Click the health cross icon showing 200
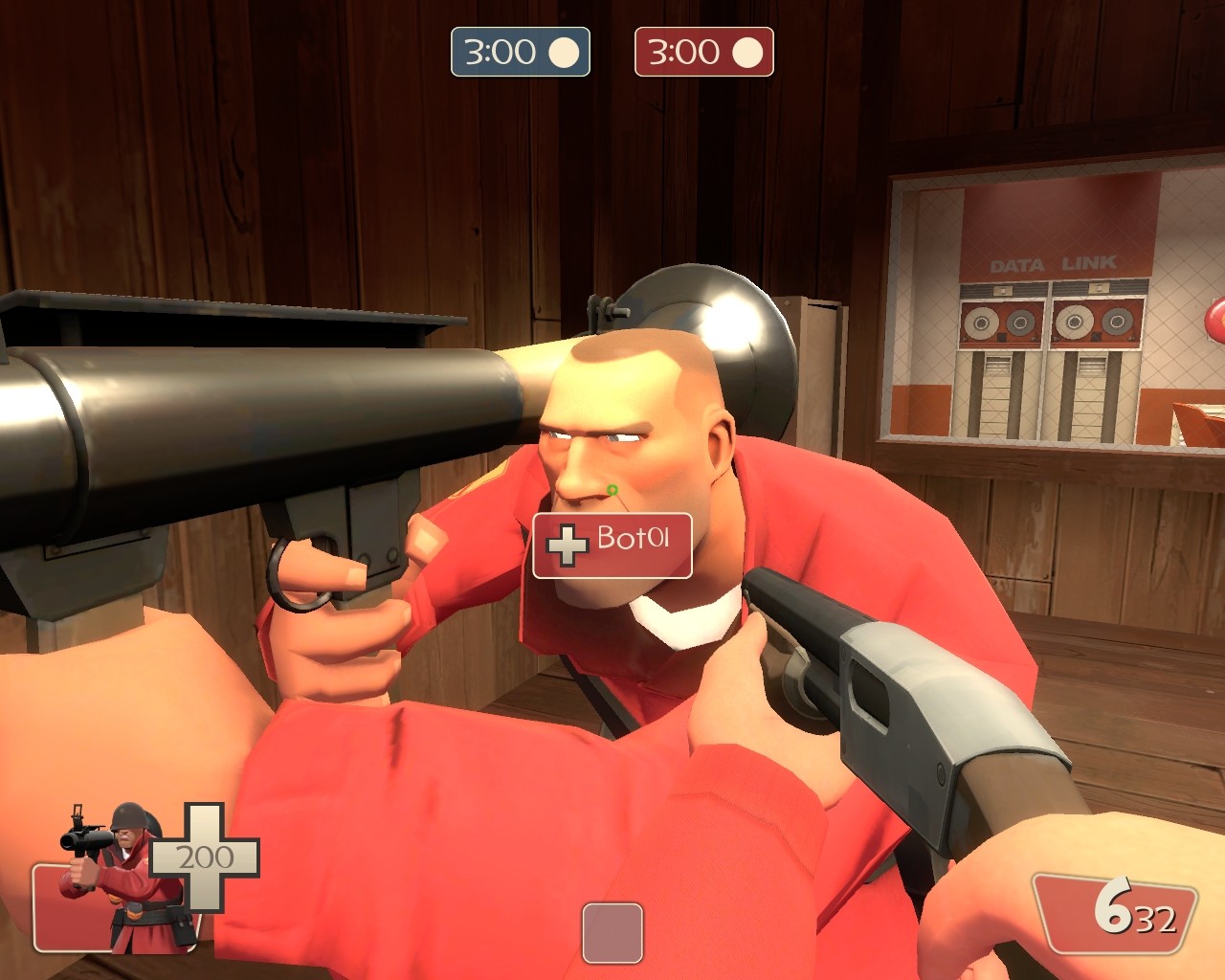1225x980 pixels. [205, 858]
